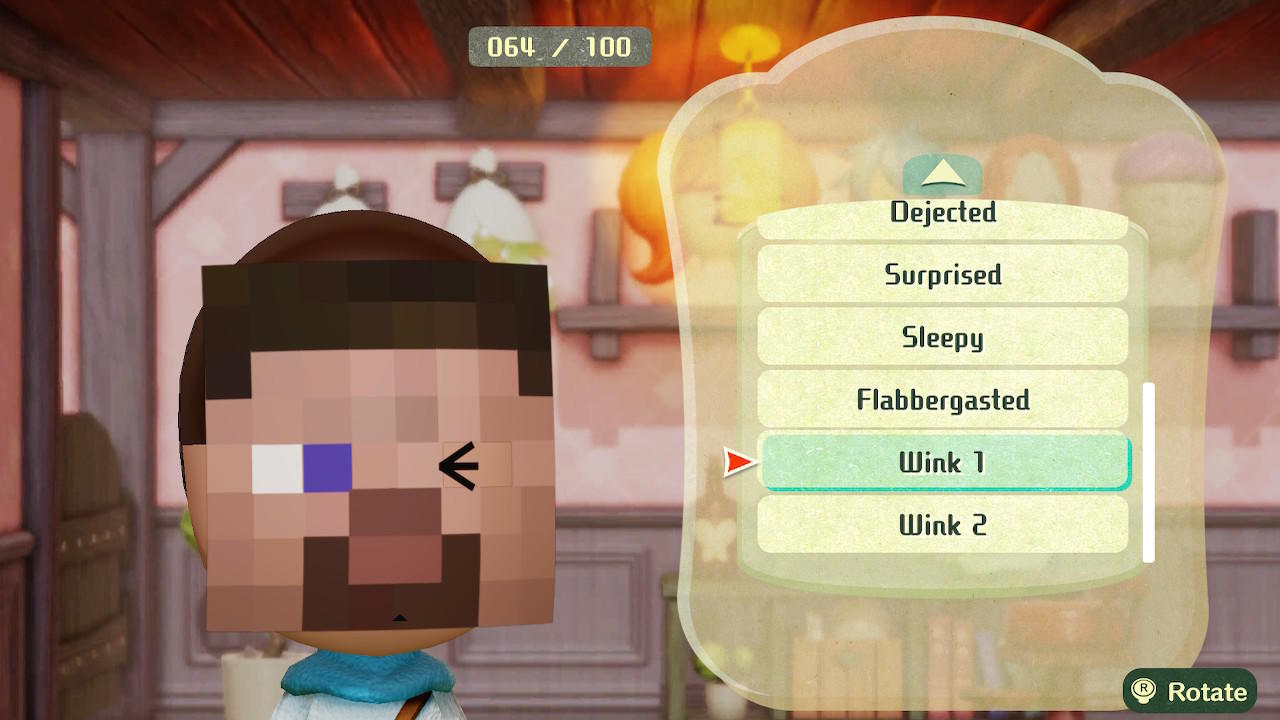The height and width of the screenshot is (720, 1280).
Task: Choose the Dejected expression at the top
Action: click(x=943, y=212)
